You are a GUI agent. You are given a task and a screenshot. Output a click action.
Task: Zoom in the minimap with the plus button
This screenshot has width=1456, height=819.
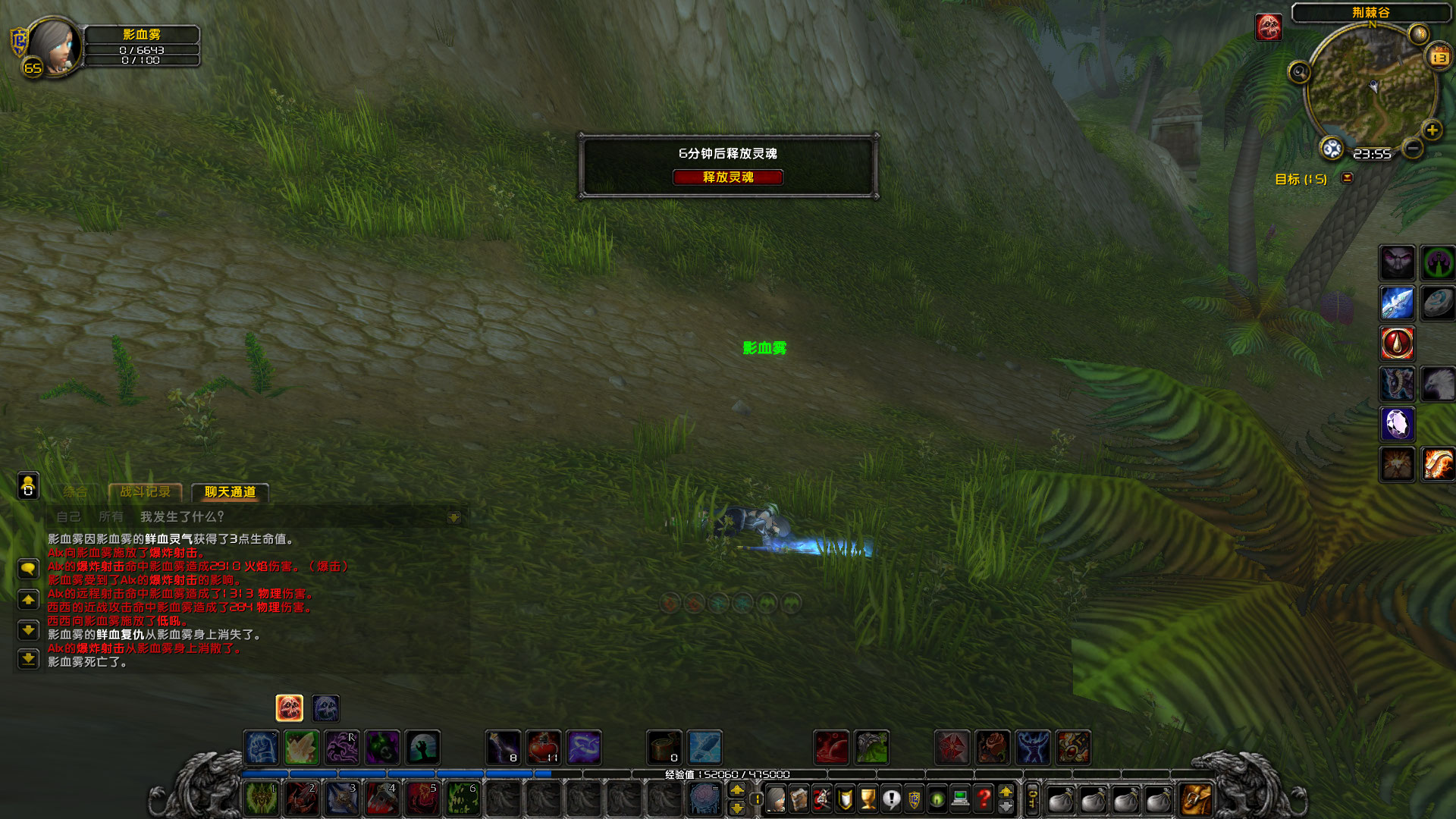[x=1432, y=130]
